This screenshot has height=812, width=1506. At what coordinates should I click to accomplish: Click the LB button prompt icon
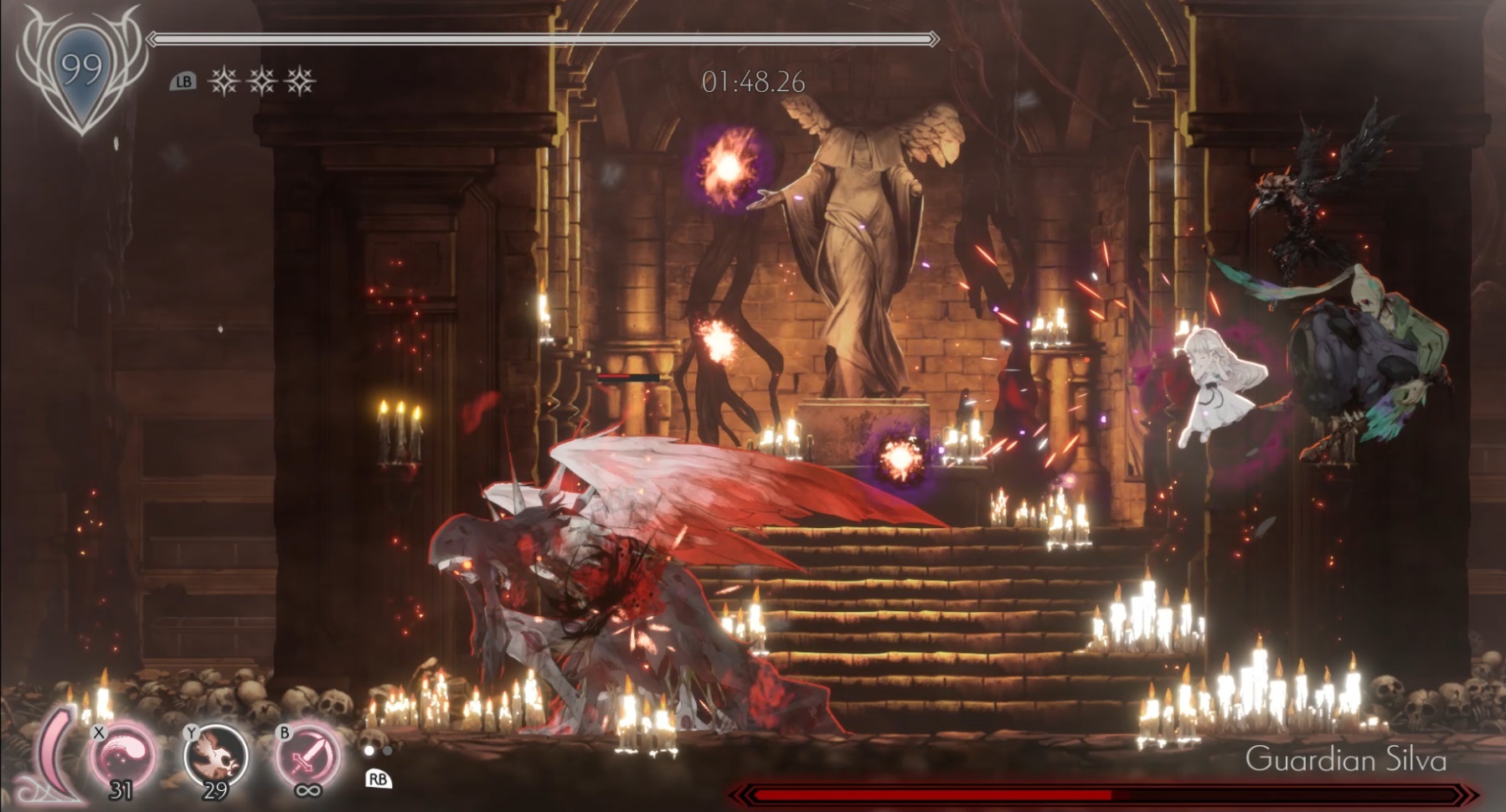[x=183, y=80]
